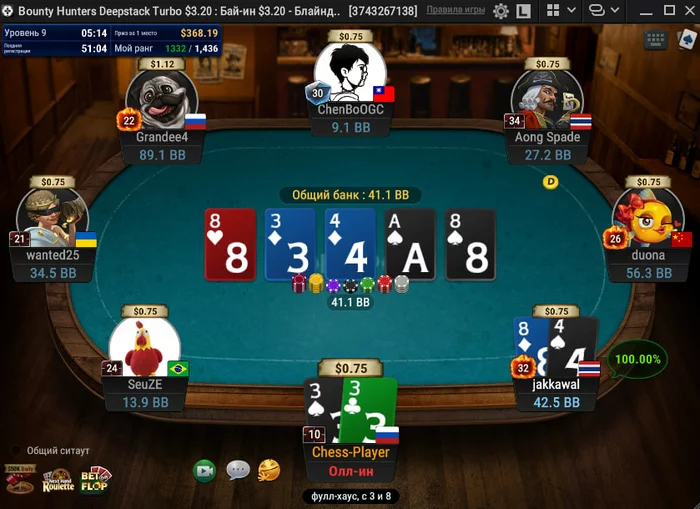This screenshot has width=700, height=509.
Task: Toggle the Общий ситаут checkbox
Action: [16, 450]
